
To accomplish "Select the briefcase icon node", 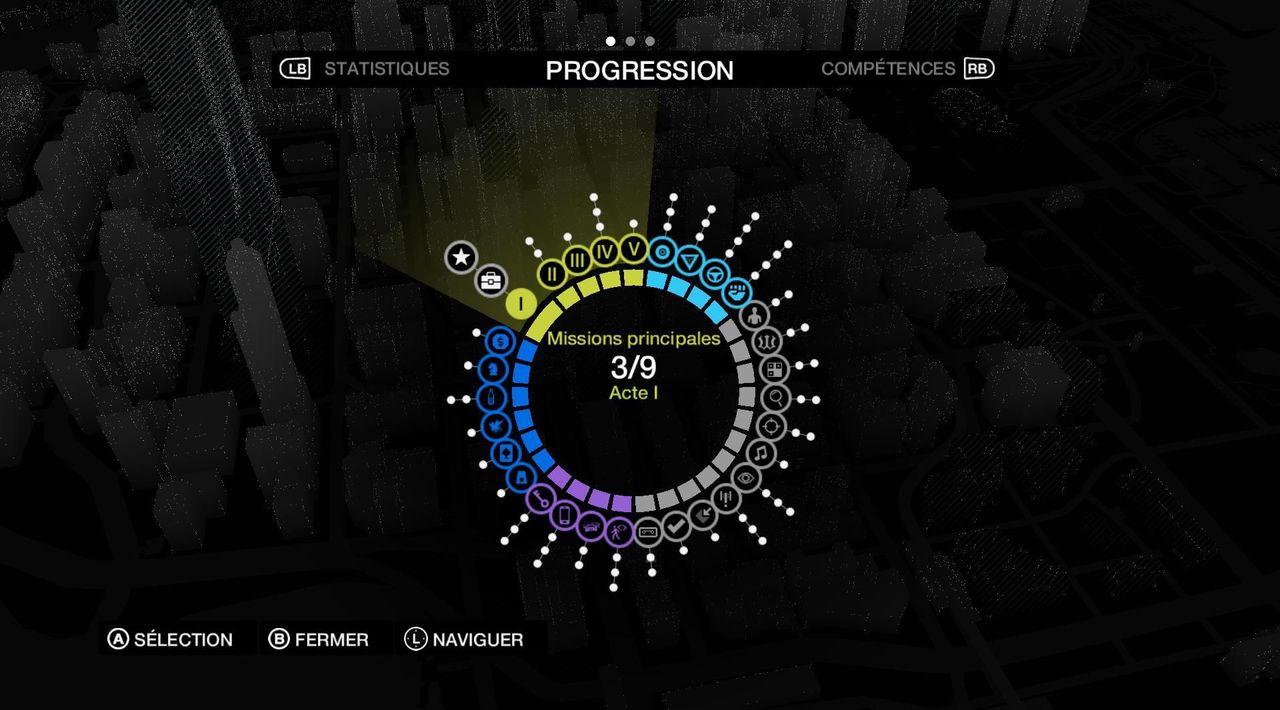I will pos(491,281).
